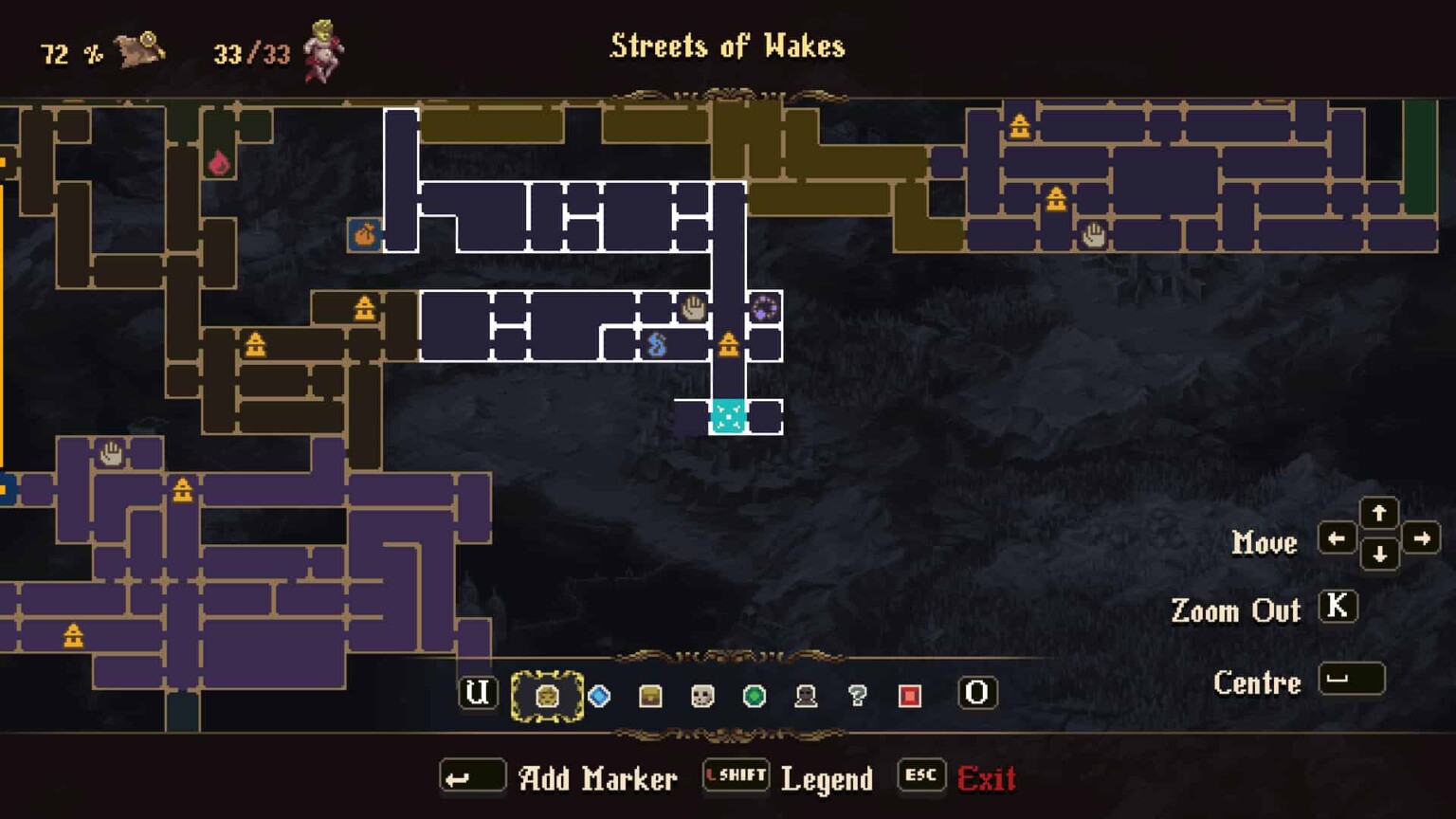This screenshot has height=819, width=1456.
Task: Select the blue diamond marker type
Action: pyautogui.click(x=598, y=694)
